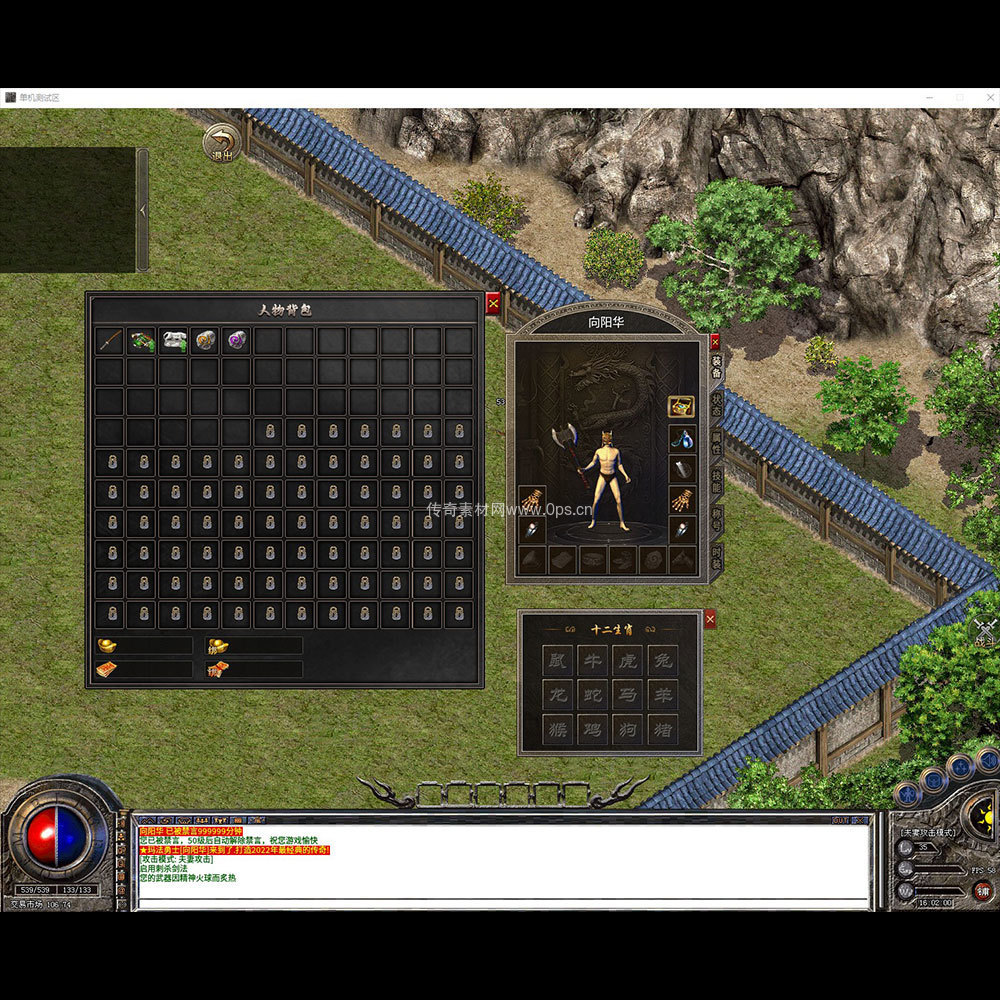This screenshot has height=1000, width=1000.
Task: Switch to the 时装 fashion tab
Action: pos(717,557)
